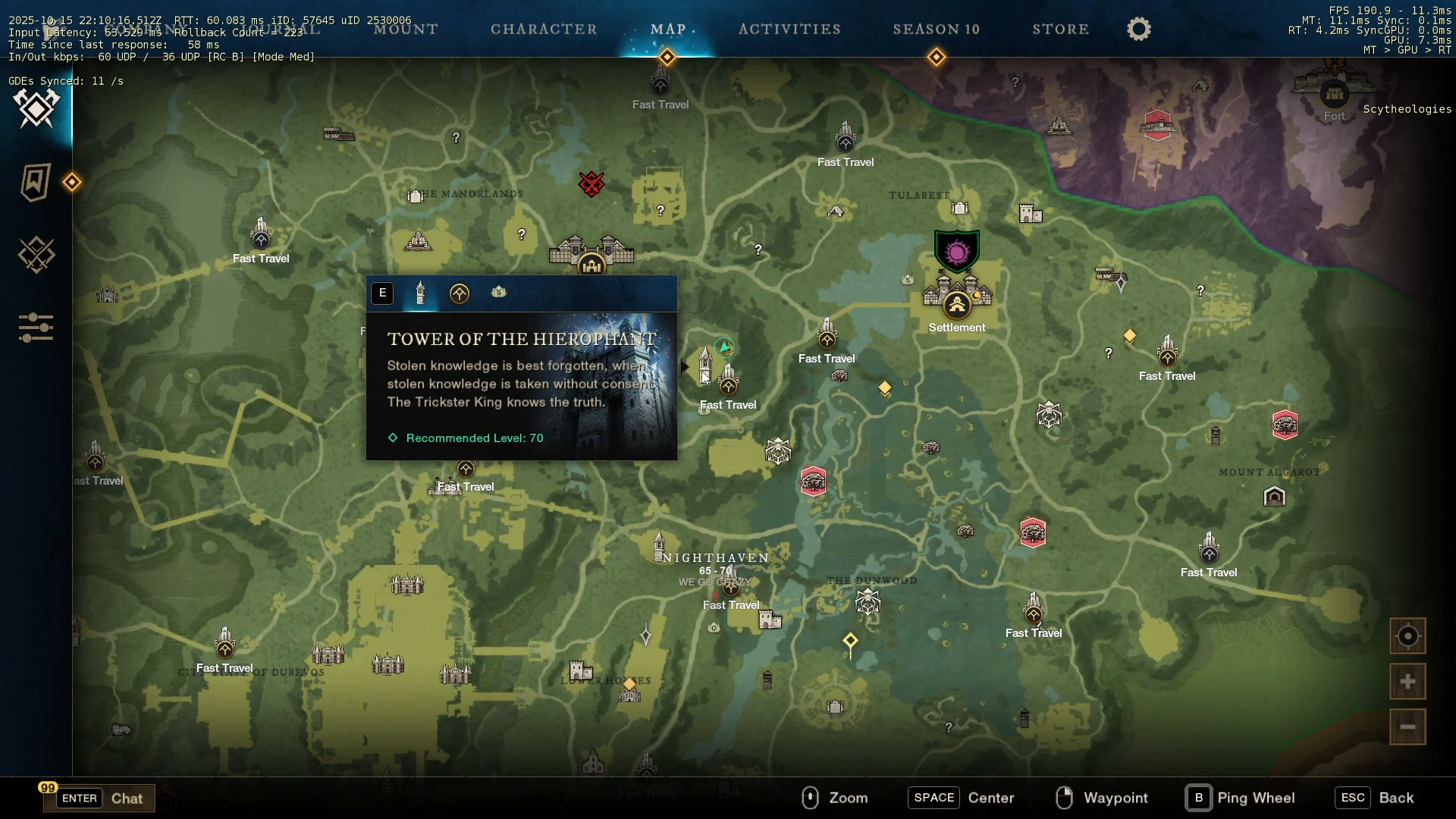Select the Fort marker near Scytheologies
Image resolution: width=1456 pixels, height=819 pixels.
click(x=1334, y=95)
